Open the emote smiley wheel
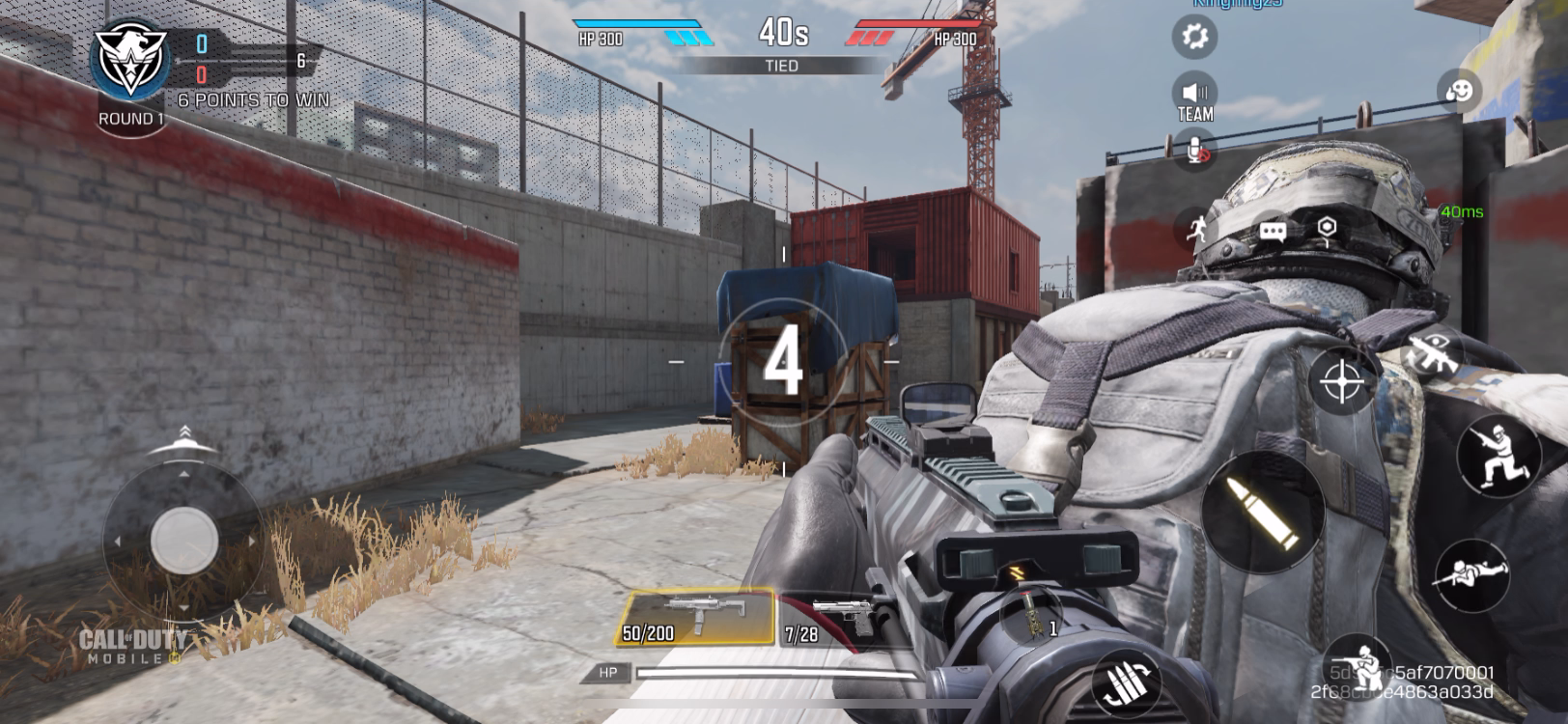The width and height of the screenshot is (1568, 724). coord(1458,92)
